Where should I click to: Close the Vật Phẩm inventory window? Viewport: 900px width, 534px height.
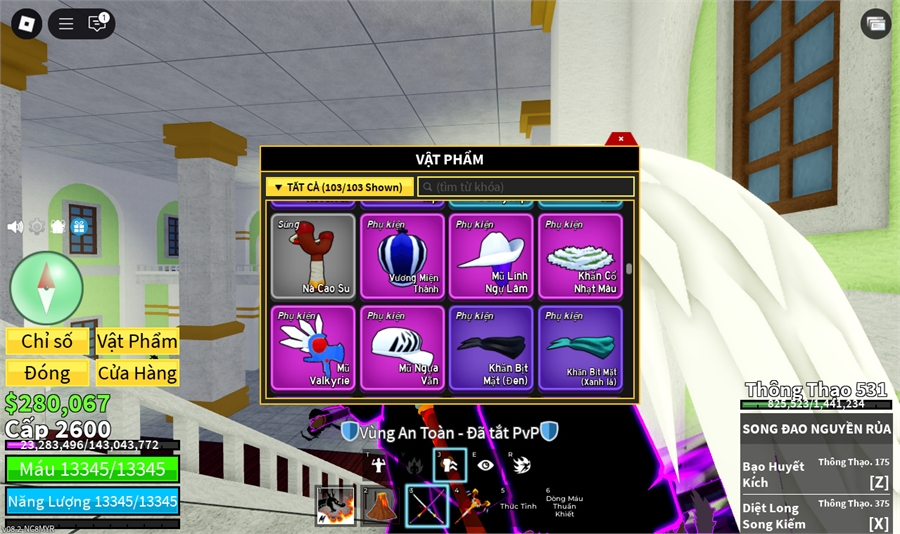(621, 139)
